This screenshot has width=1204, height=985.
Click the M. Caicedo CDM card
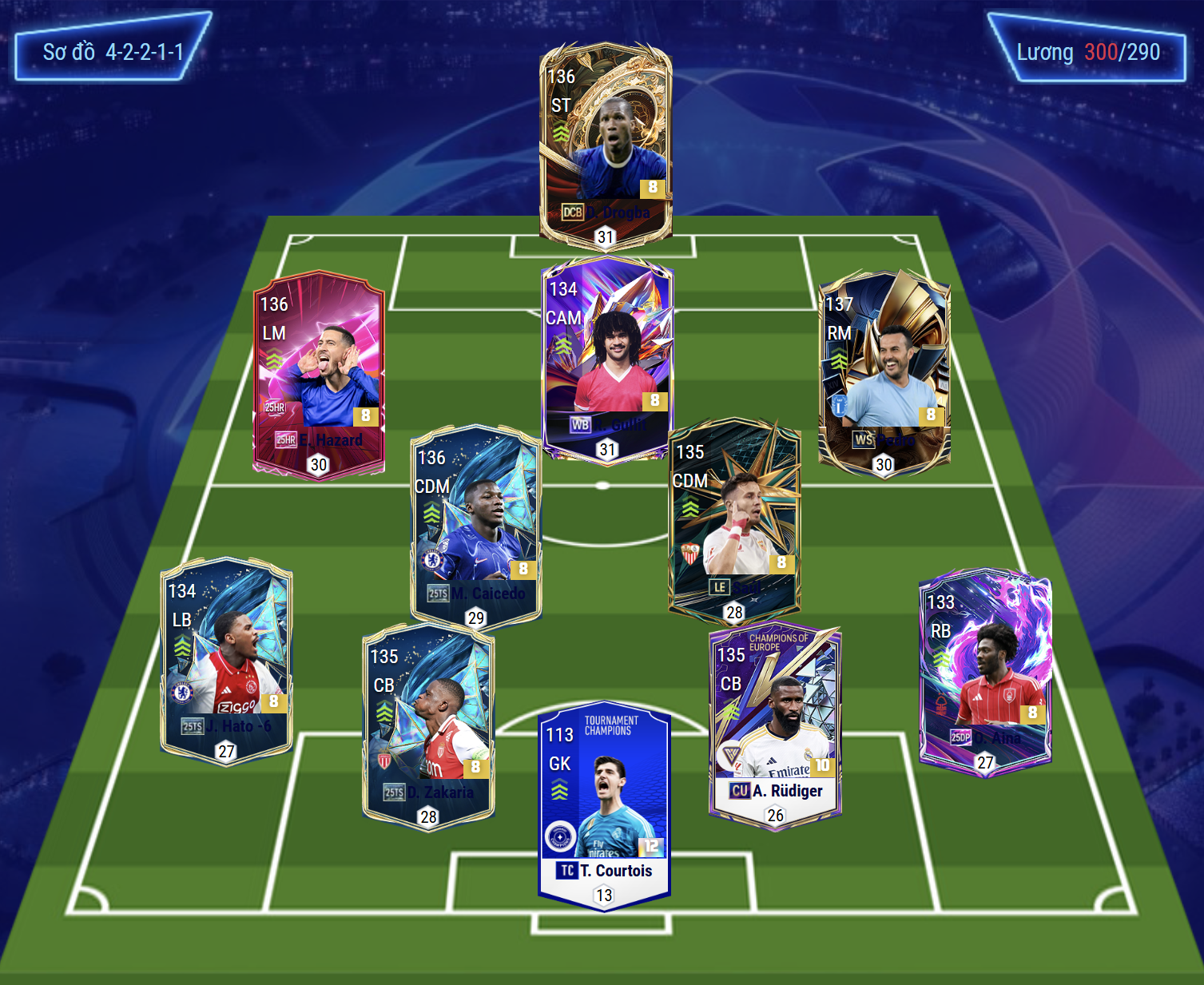[x=476, y=525]
